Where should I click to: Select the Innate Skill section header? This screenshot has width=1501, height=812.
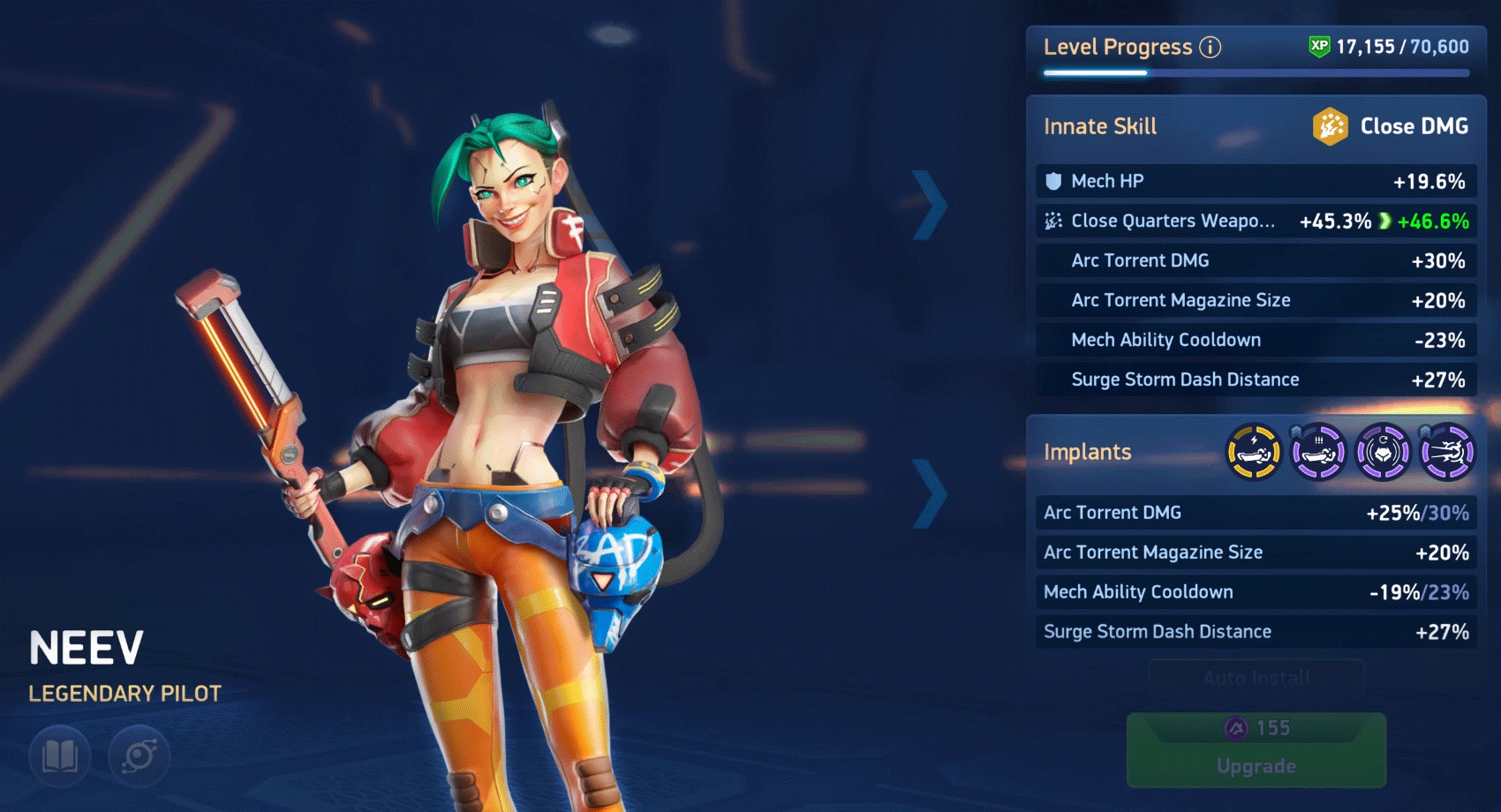[x=1099, y=125]
